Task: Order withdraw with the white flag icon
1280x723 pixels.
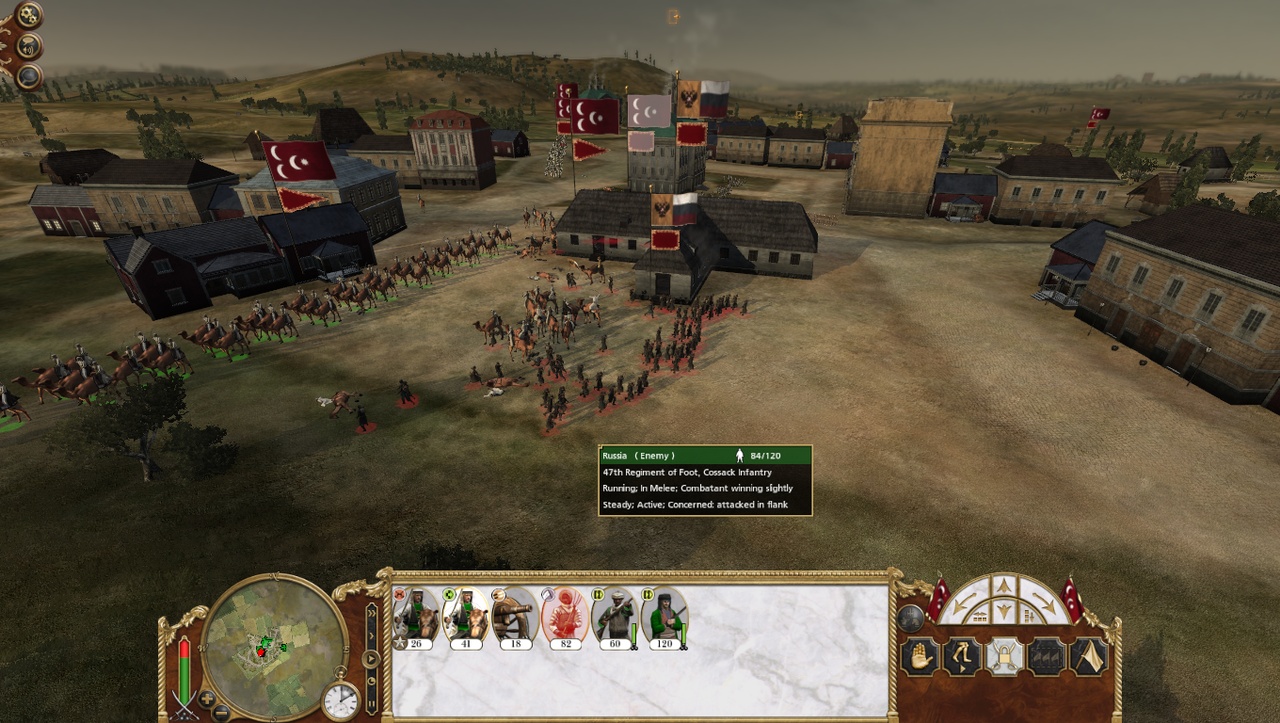Action: pyautogui.click(x=1090, y=657)
